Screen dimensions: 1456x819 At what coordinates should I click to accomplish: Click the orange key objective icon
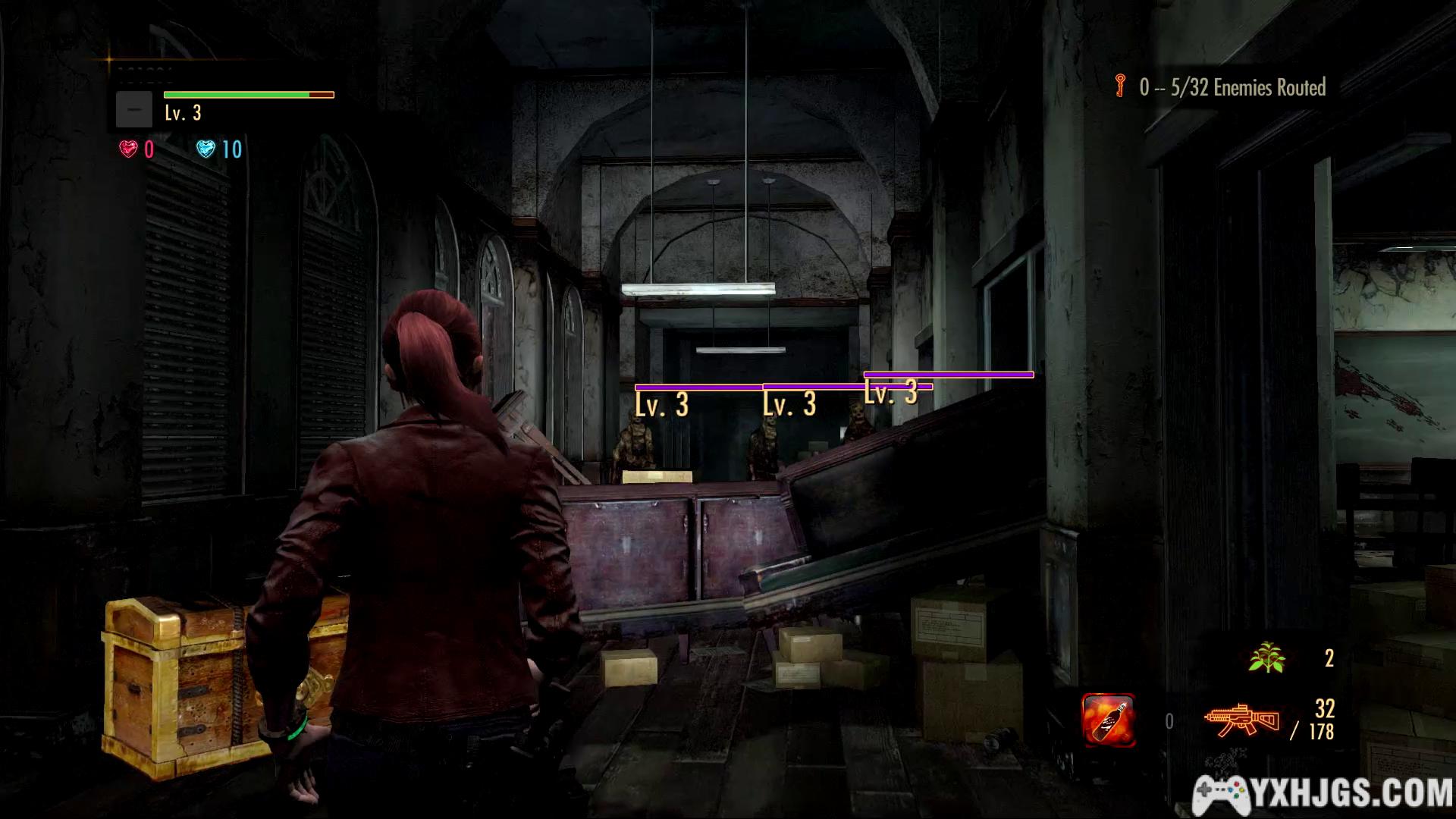pyautogui.click(x=1120, y=86)
